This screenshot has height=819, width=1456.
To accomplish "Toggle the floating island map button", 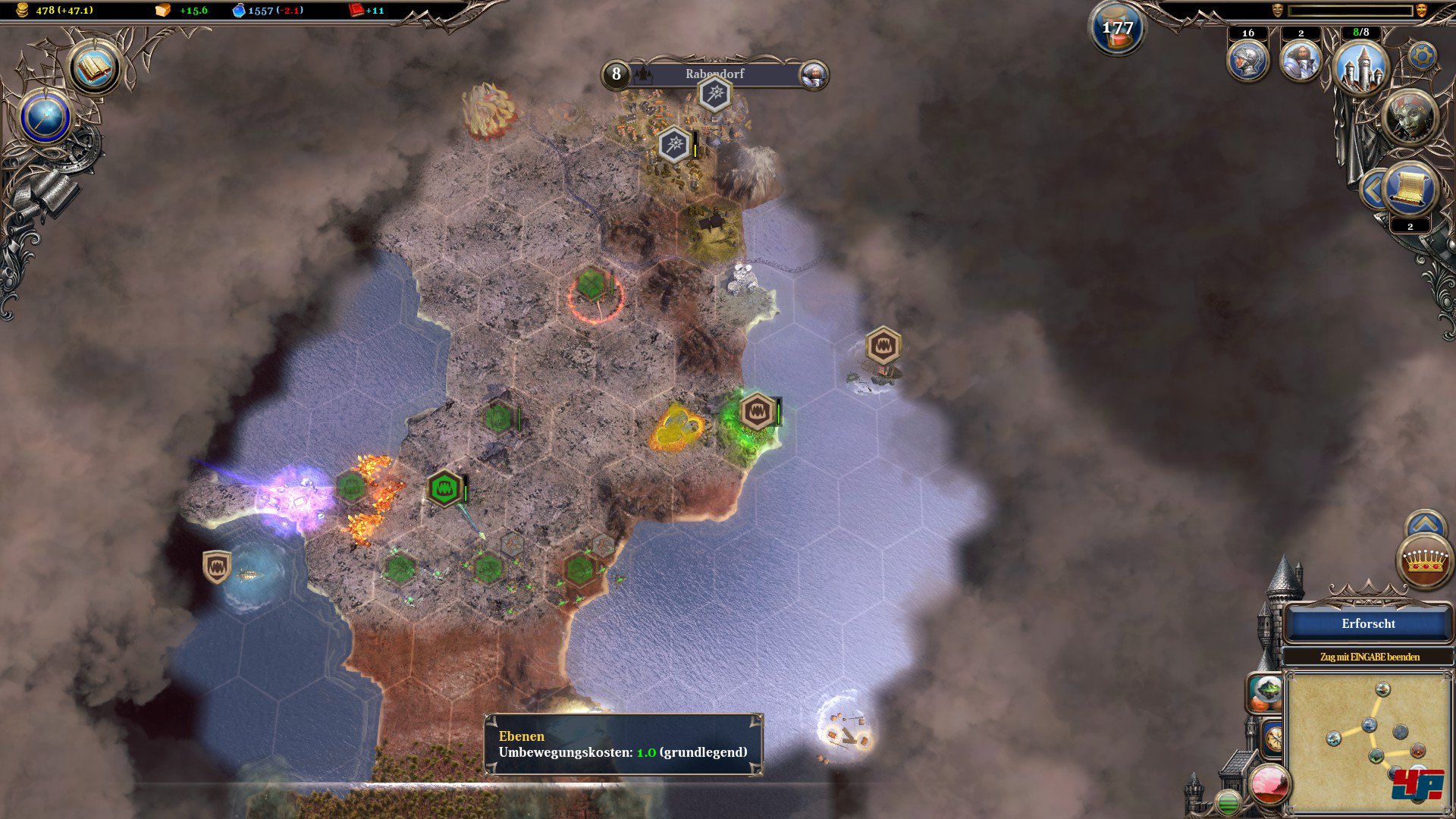I will tap(1266, 692).
